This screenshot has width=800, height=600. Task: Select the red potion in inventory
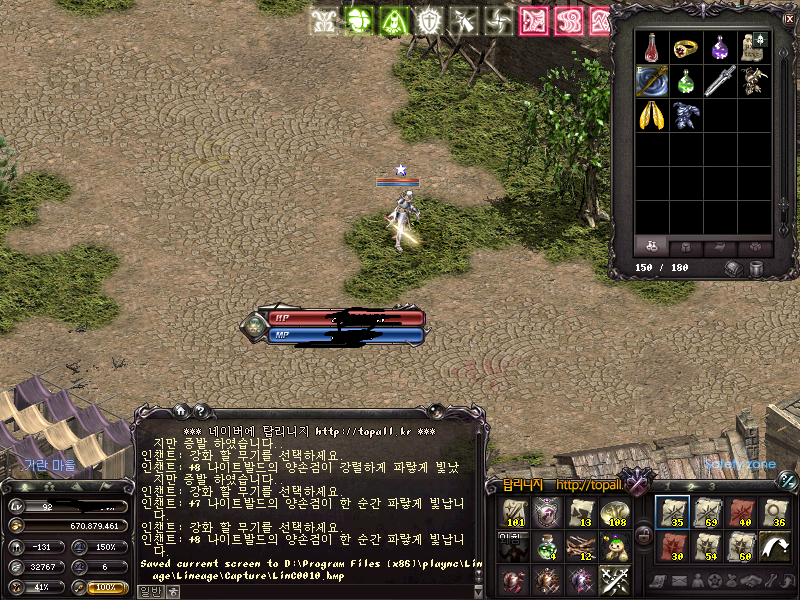coord(651,47)
